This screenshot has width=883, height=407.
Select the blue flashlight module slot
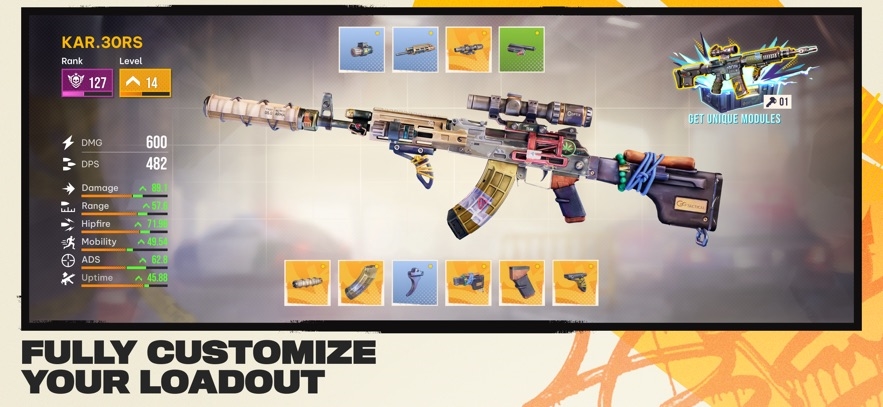tap(361, 49)
